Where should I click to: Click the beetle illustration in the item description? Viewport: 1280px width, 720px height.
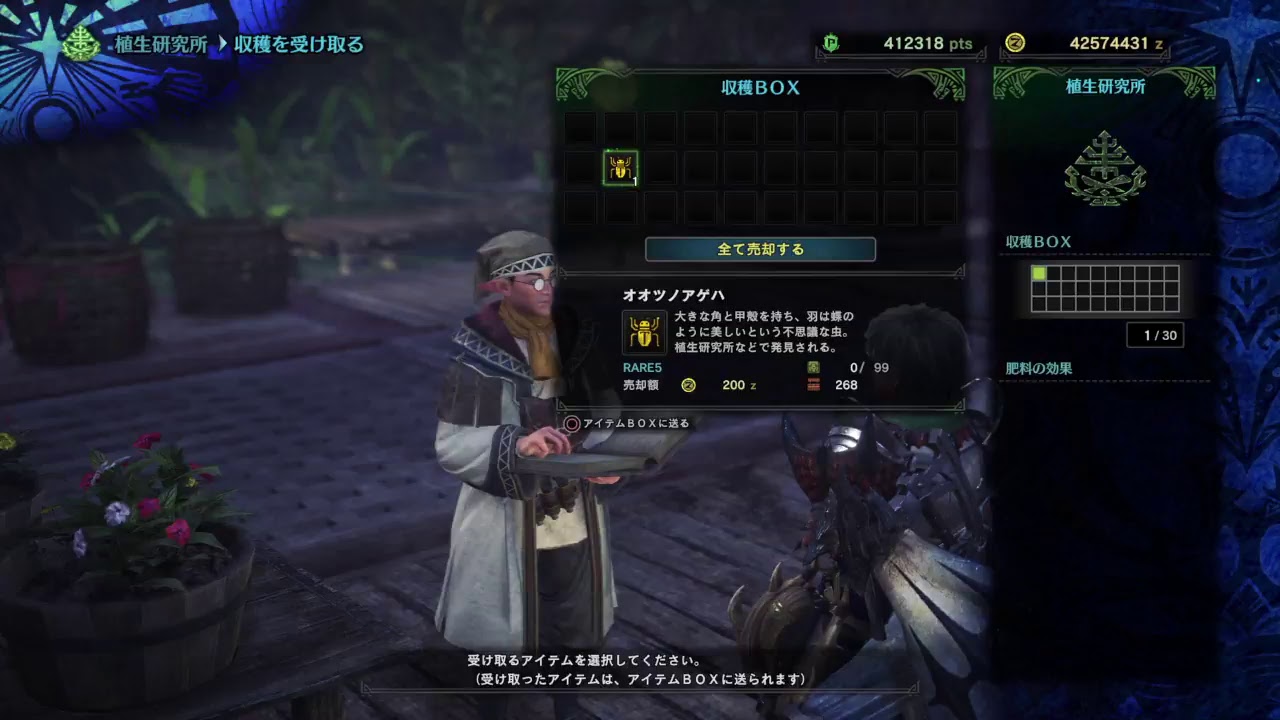(645, 331)
